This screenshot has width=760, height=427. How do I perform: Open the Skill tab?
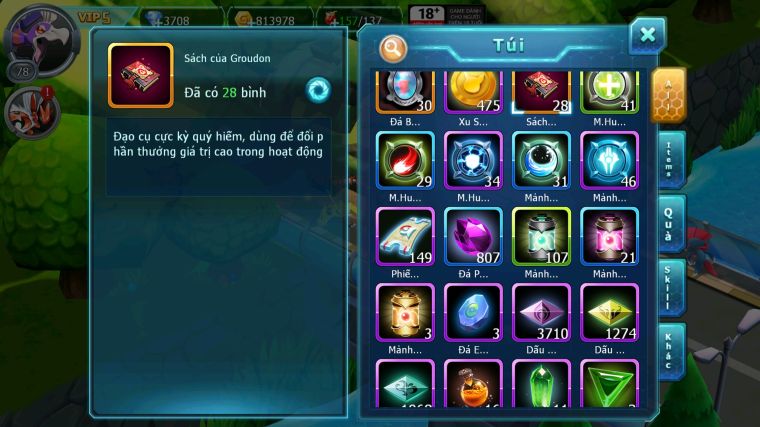pos(670,288)
